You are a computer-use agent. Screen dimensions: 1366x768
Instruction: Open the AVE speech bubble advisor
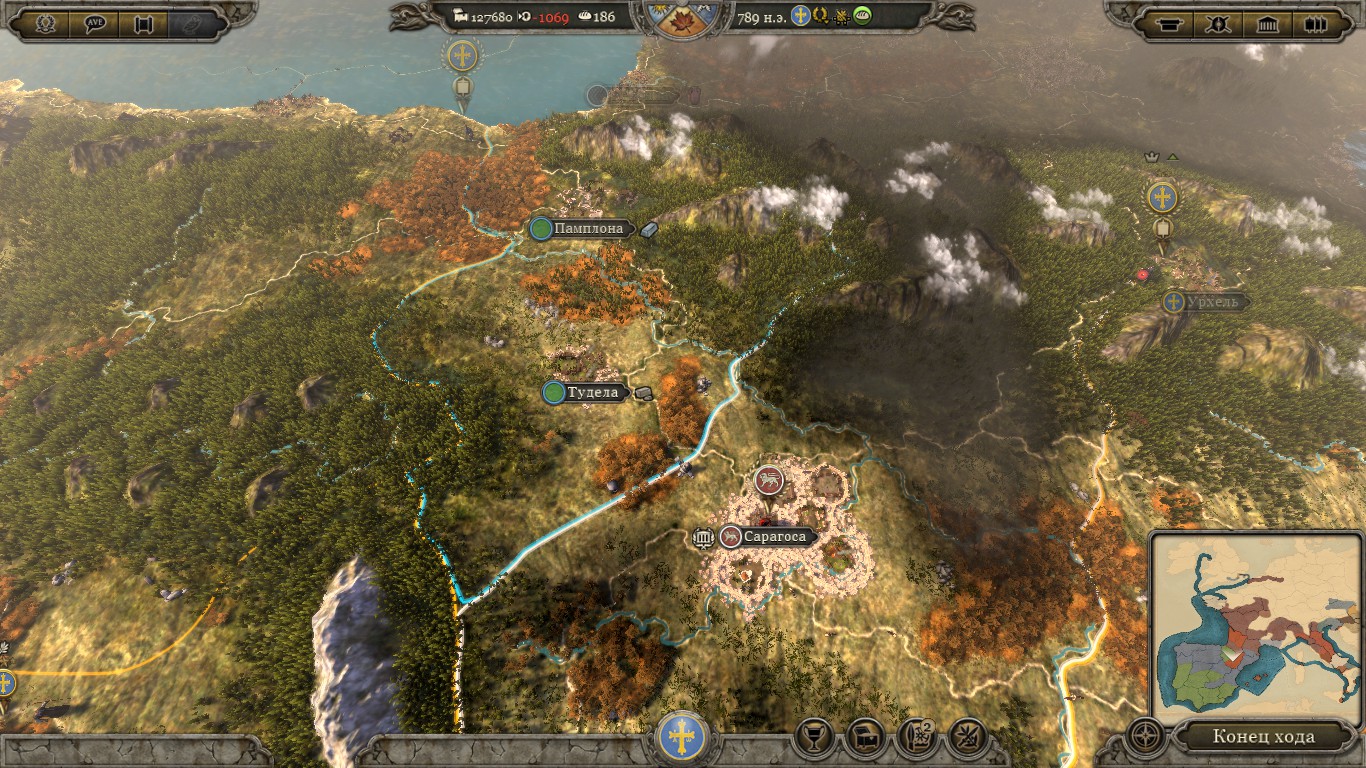[95, 25]
